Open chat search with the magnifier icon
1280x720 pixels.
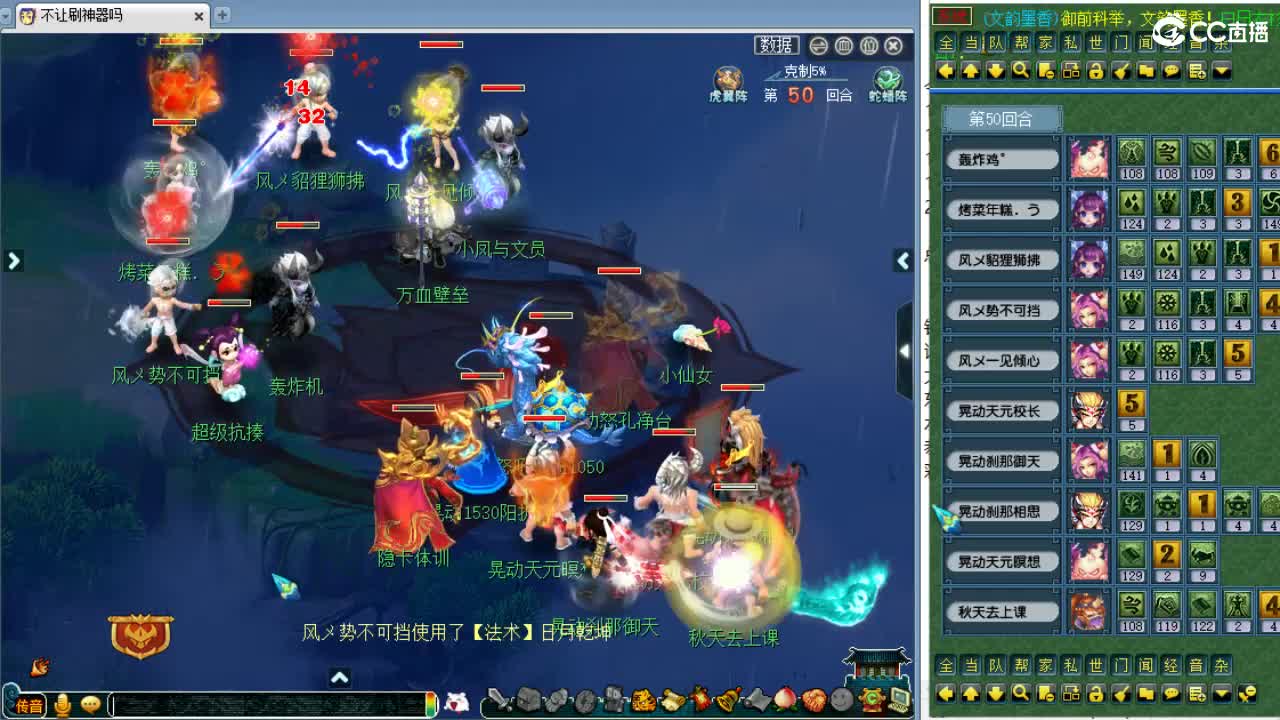coord(1021,71)
